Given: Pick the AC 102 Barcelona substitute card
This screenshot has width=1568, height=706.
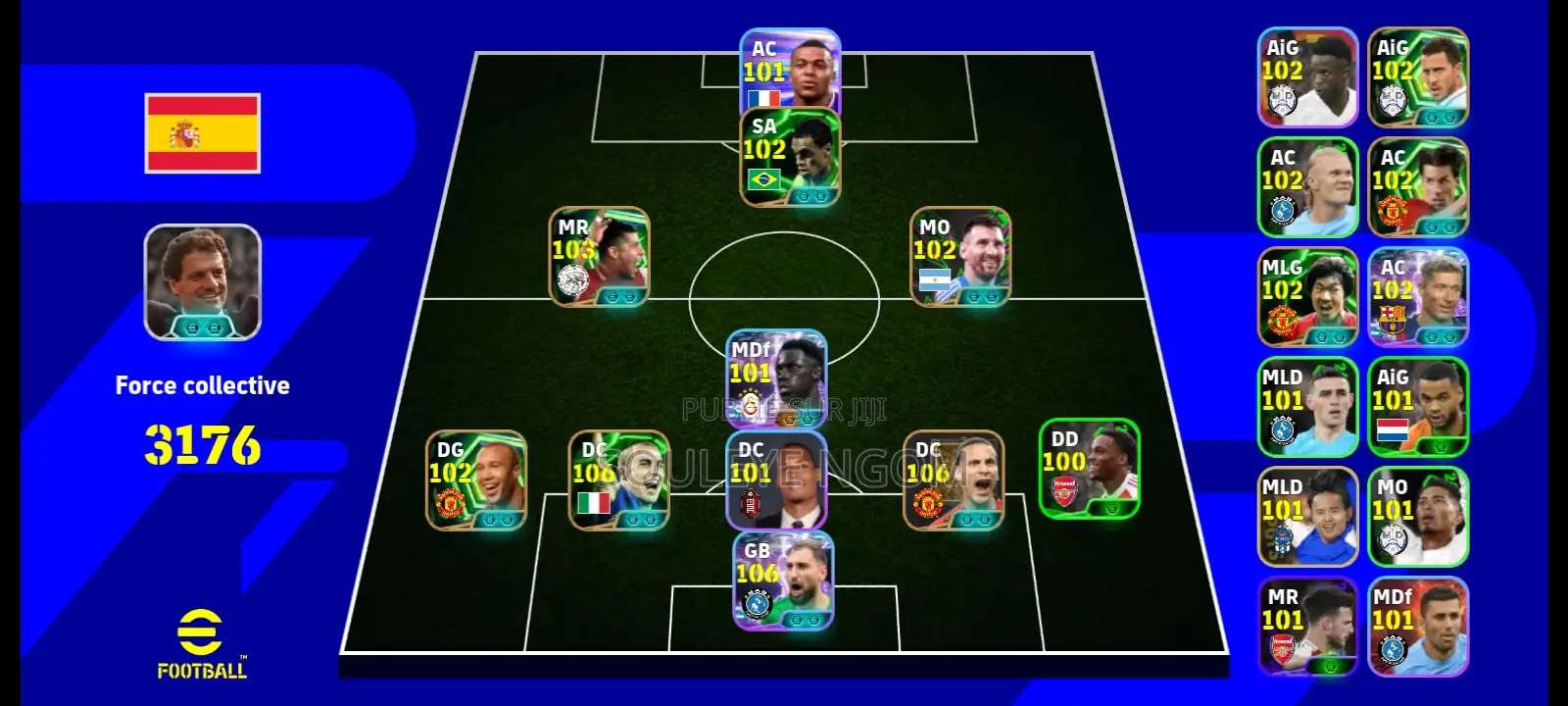Looking at the screenshot, I should click(x=1418, y=297).
